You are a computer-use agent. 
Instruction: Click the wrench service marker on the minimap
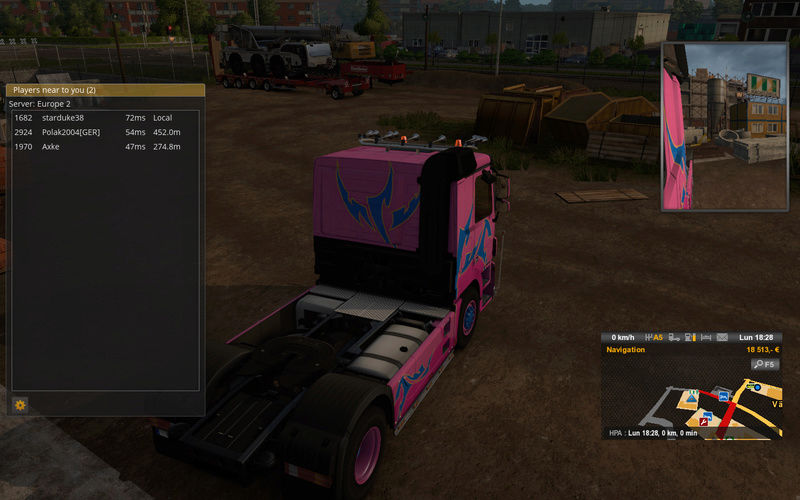click(704, 422)
